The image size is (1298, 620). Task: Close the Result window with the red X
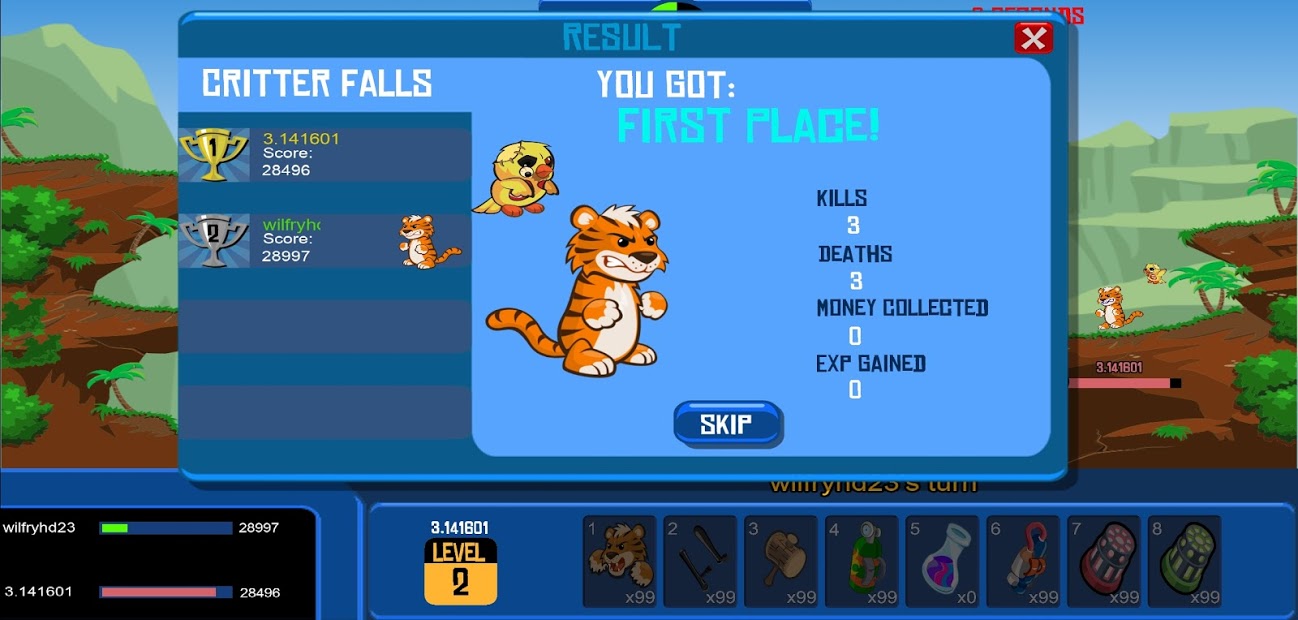point(1033,39)
